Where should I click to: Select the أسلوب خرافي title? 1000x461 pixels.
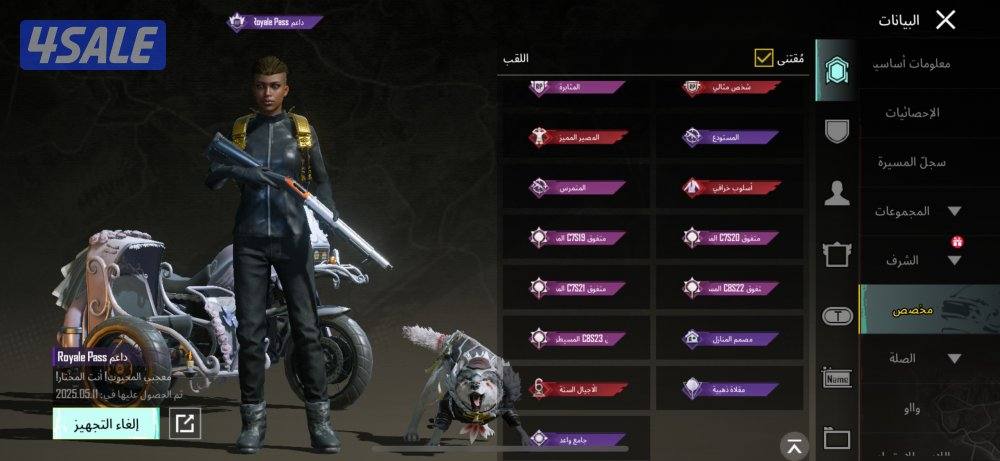point(729,187)
